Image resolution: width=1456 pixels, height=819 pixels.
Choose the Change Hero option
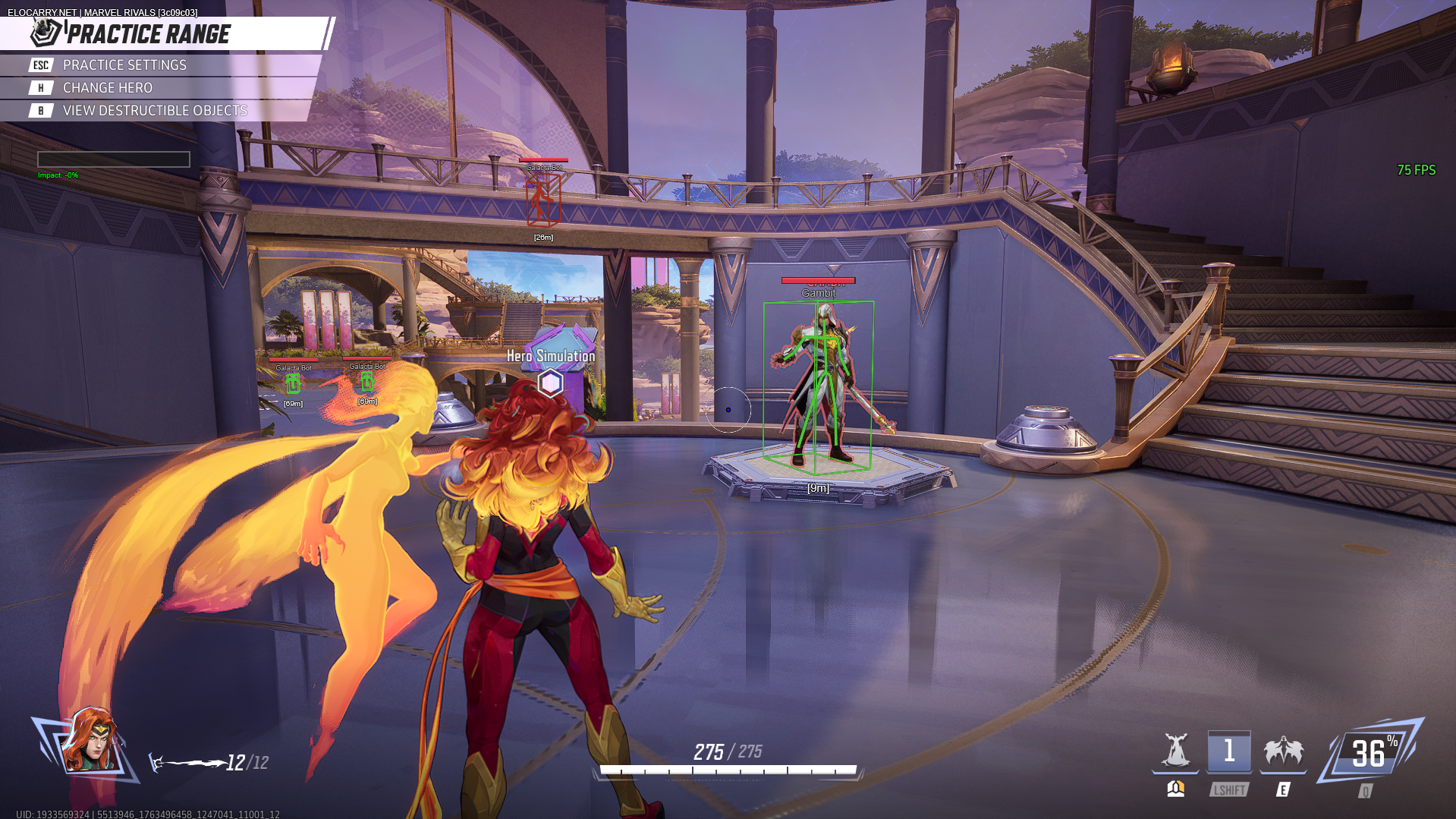point(107,88)
